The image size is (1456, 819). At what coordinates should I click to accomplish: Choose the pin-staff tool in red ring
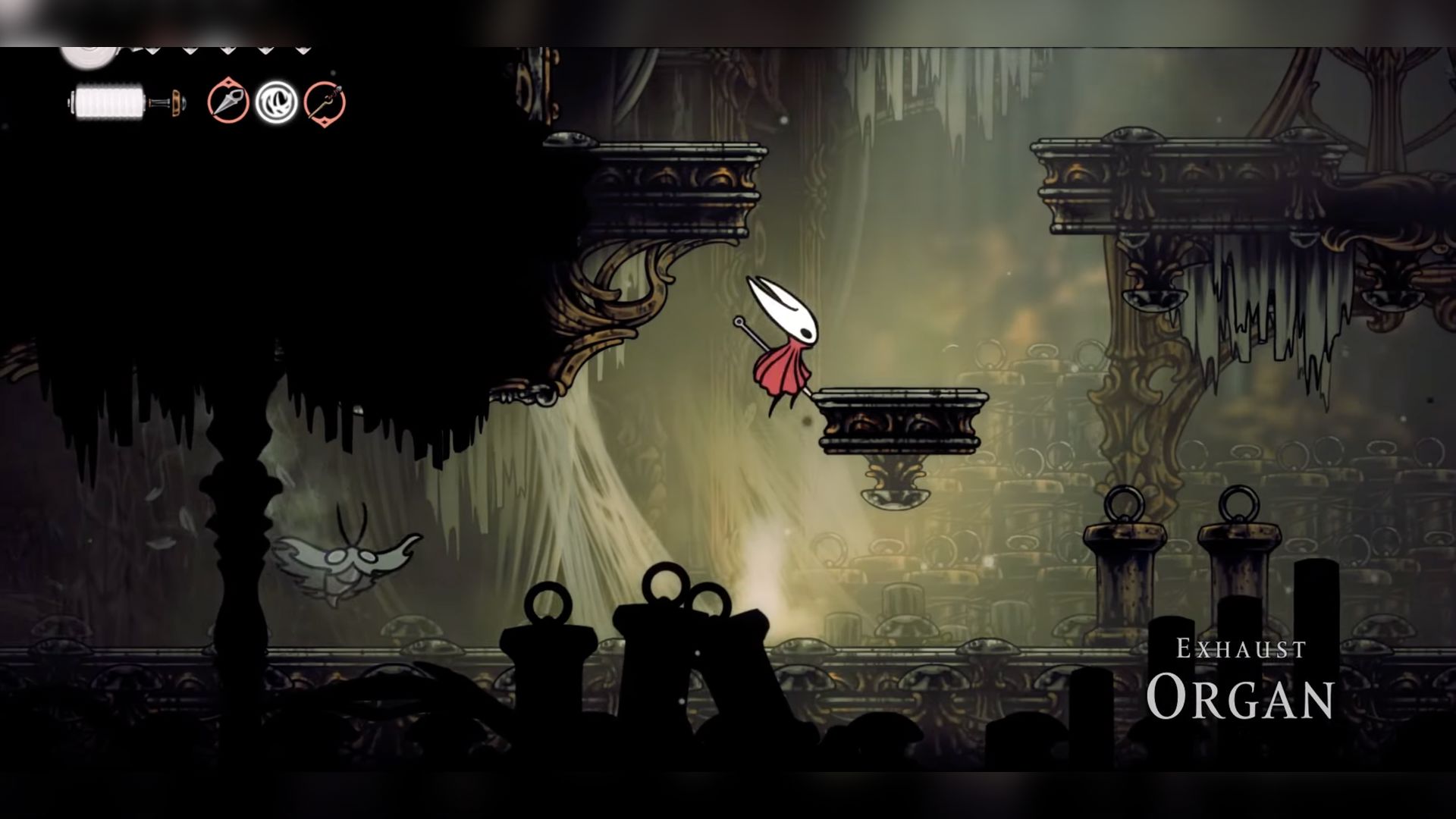coord(325,102)
